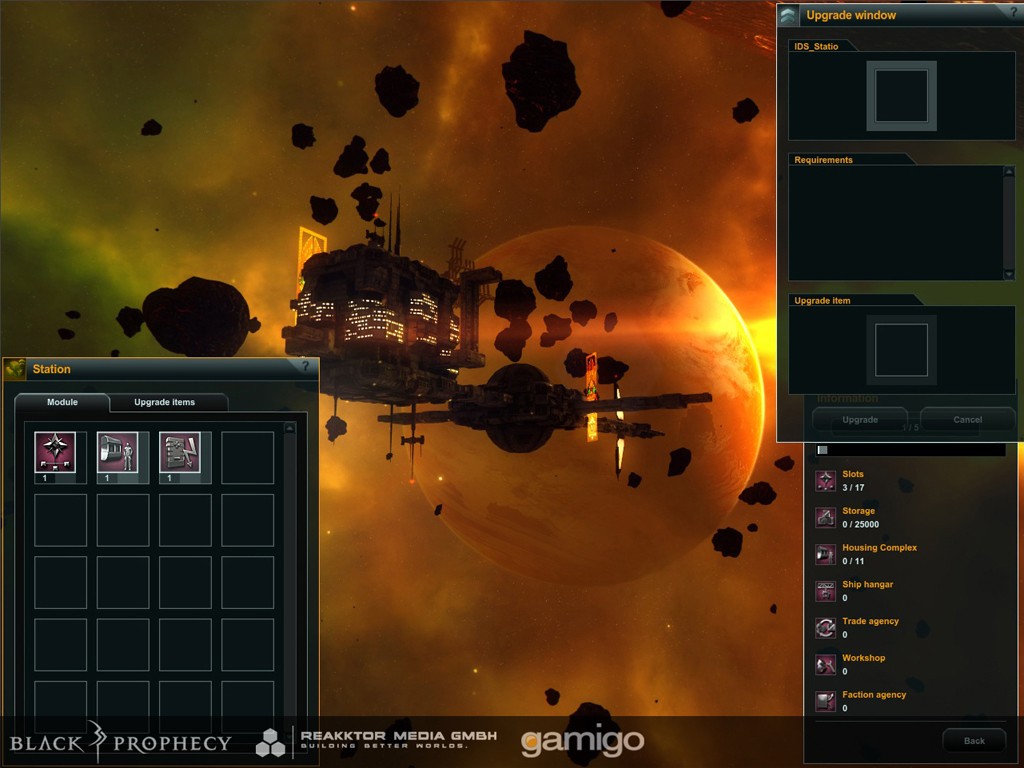The height and width of the screenshot is (768, 1024).
Task: Select the Ship hangar icon
Action: pos(826,591)
